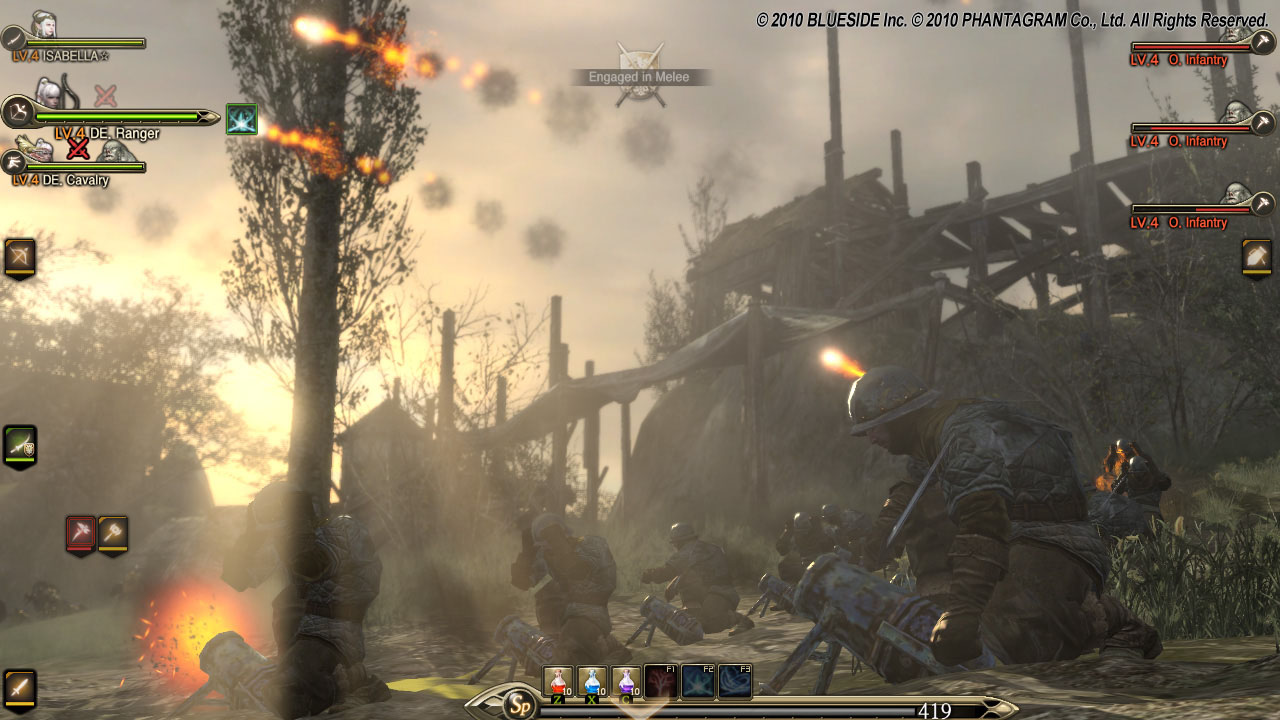This screenshot has width=1280, height=720.
Task: Target the top O. Infantry enemy portrait
Action: pyautogui.click(x=1238, y=38)
